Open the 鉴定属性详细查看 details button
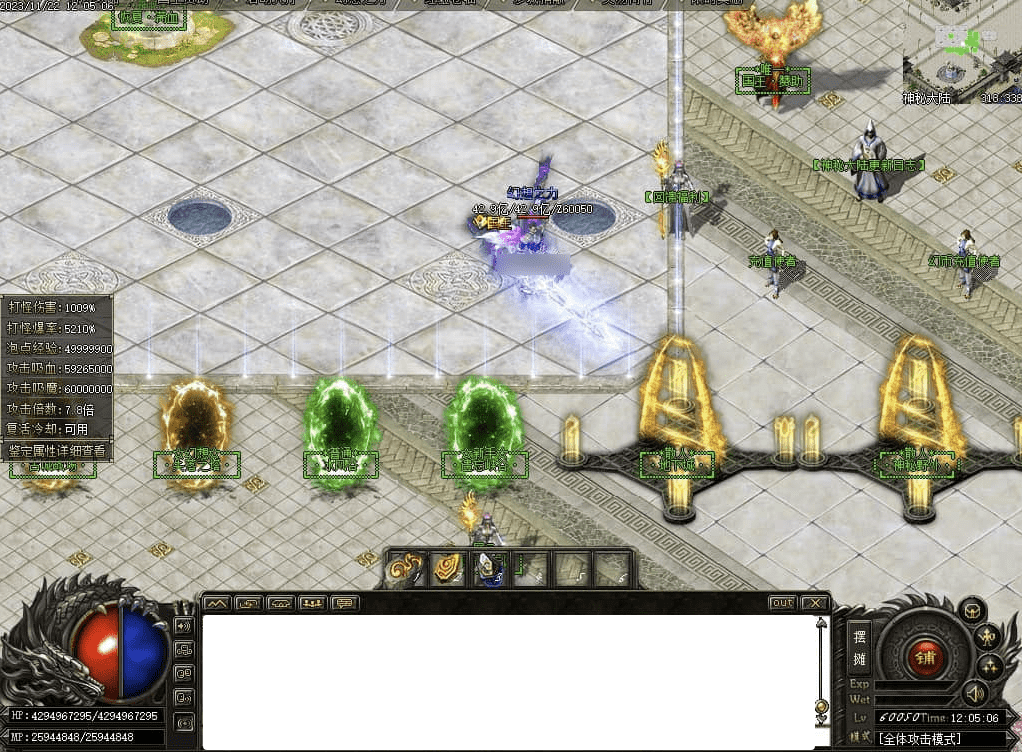Image resolution: width=1022 pixels, height=756 pixels. 56,451
